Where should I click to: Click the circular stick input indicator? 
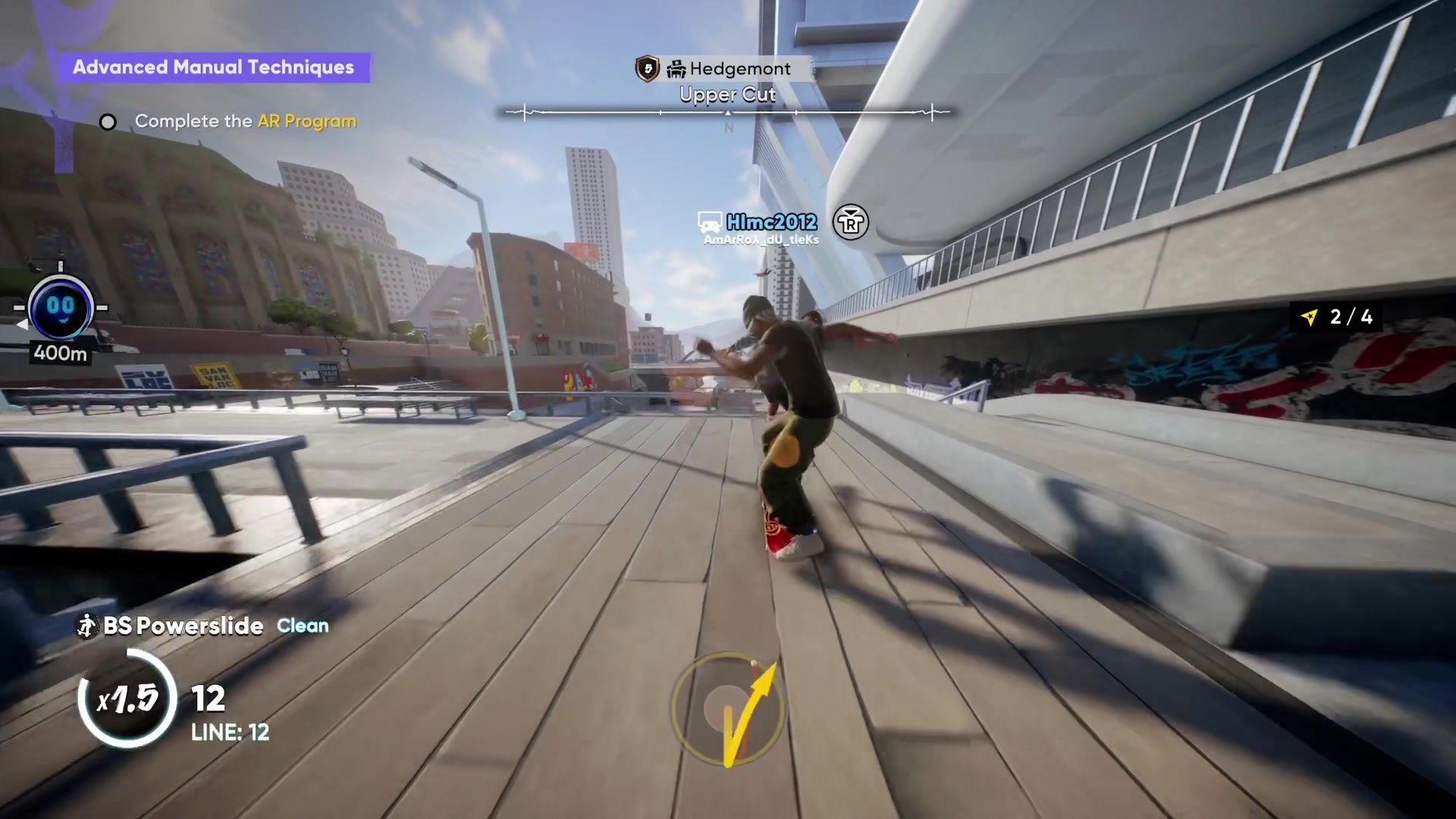click(x=726, y=708)
